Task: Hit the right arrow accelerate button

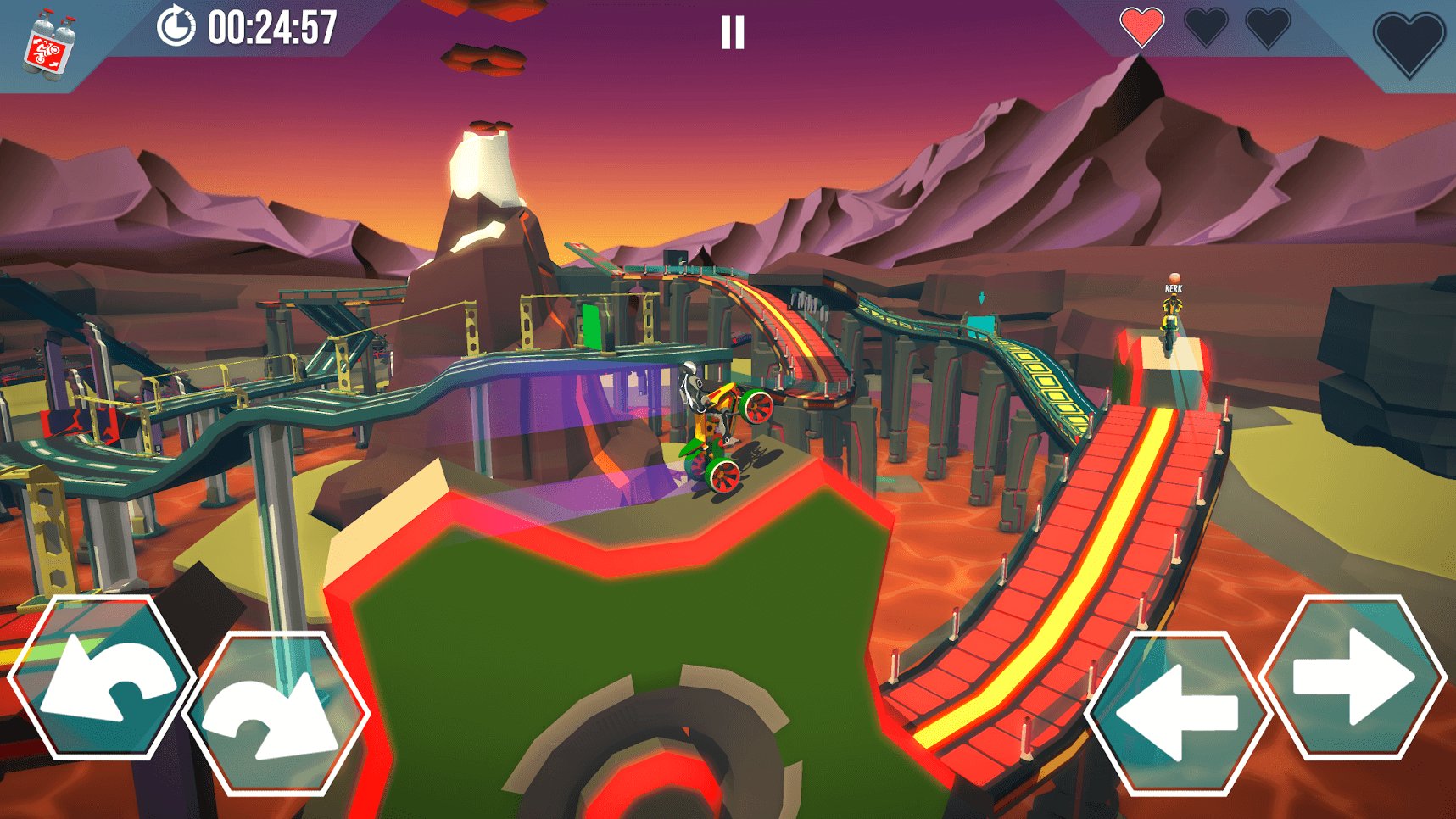Action: point(1353,679)
